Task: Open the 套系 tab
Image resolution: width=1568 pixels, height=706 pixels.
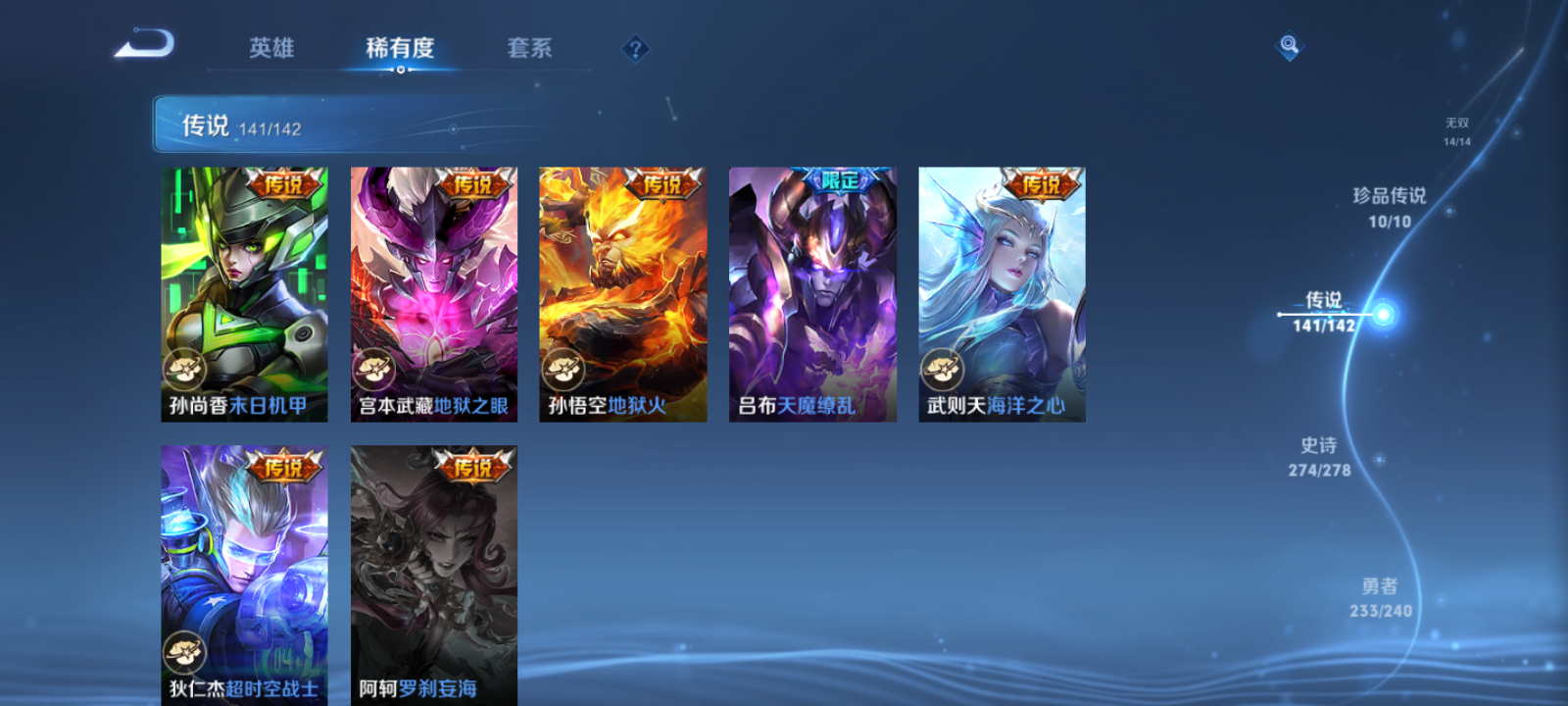Action: click(x=529, y=46)
